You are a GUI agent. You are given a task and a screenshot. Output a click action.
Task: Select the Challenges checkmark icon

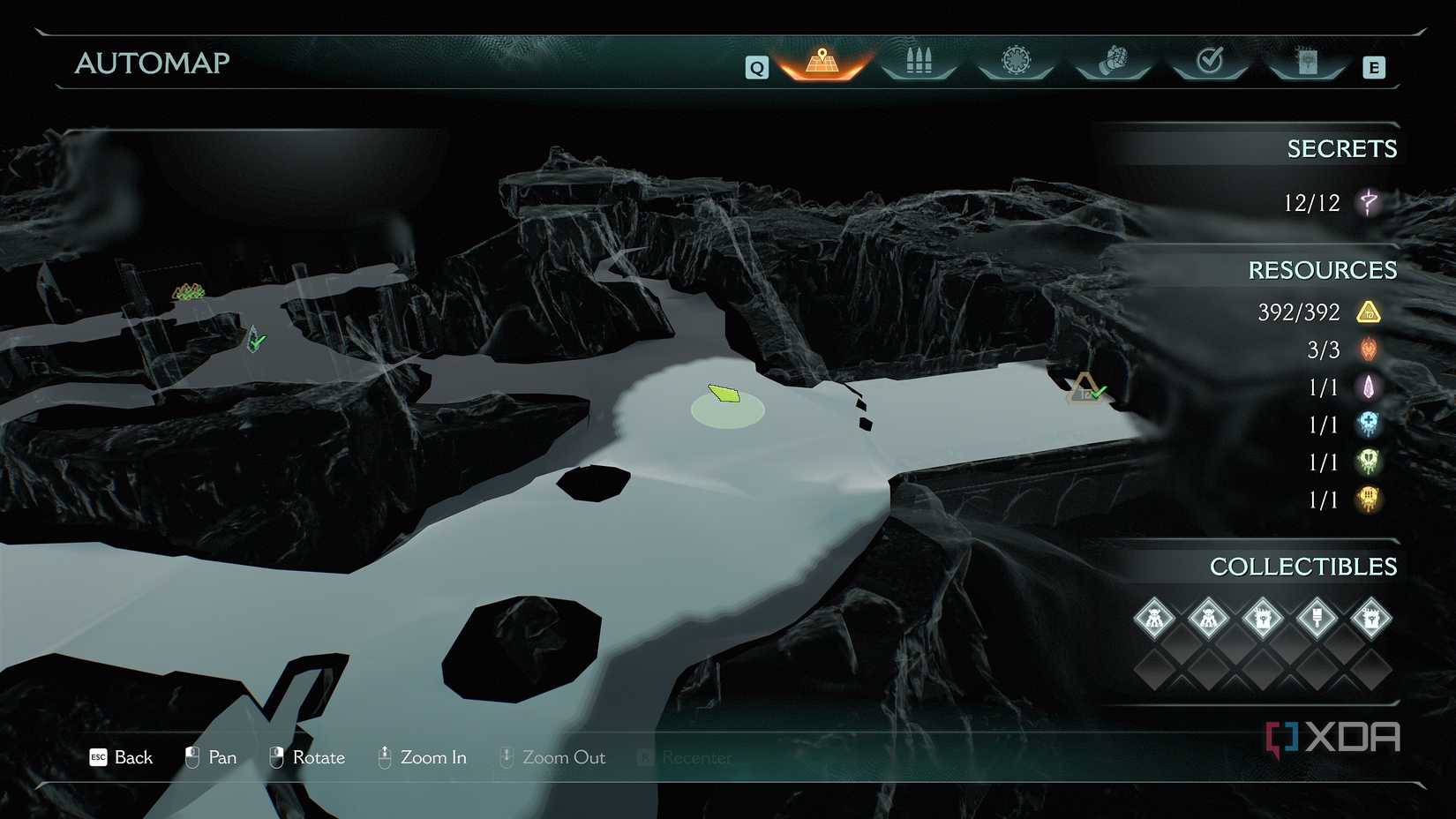[x=1209, y=58]
